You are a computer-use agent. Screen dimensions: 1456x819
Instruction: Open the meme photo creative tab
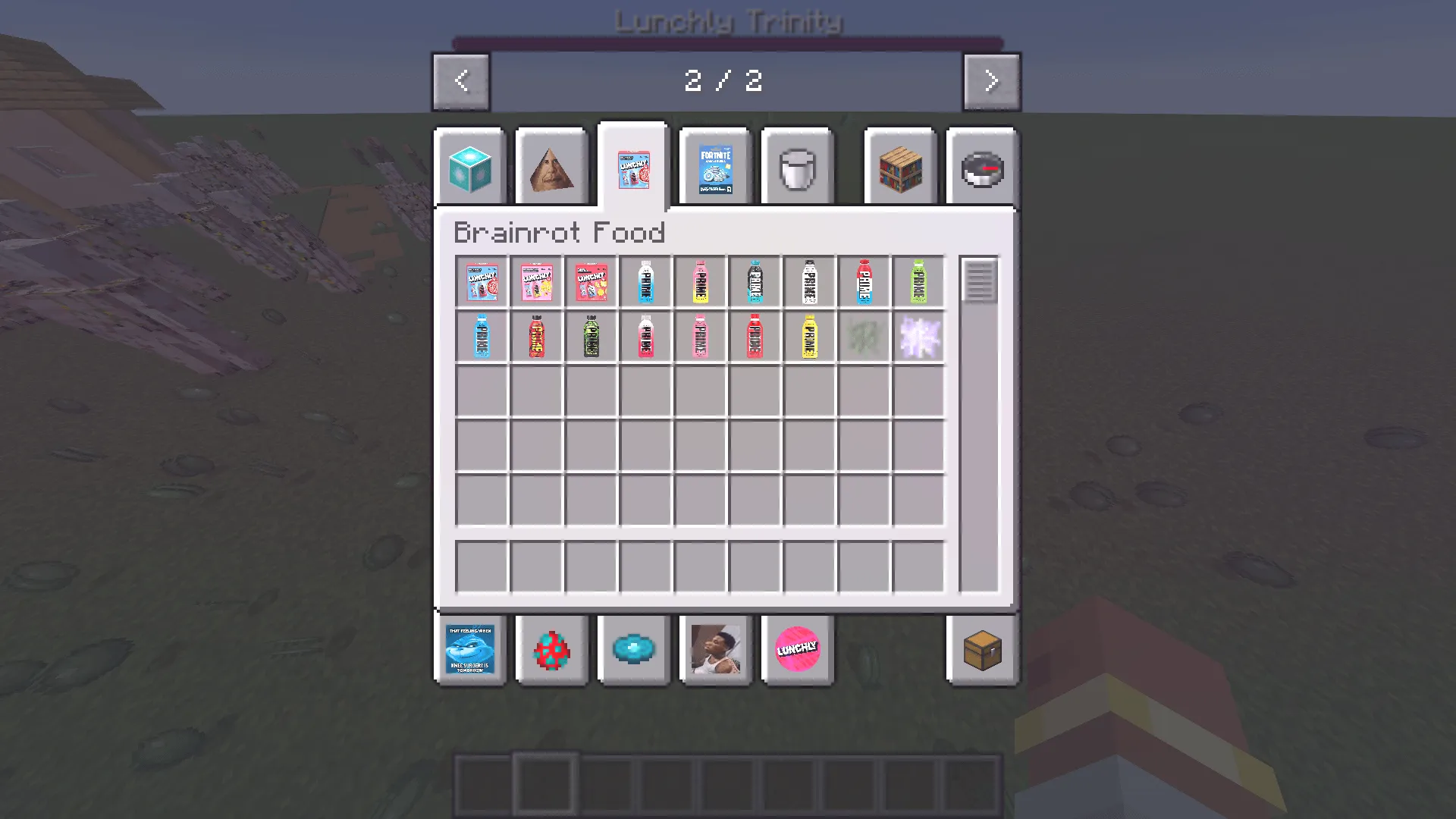click(x=717, y=650)
